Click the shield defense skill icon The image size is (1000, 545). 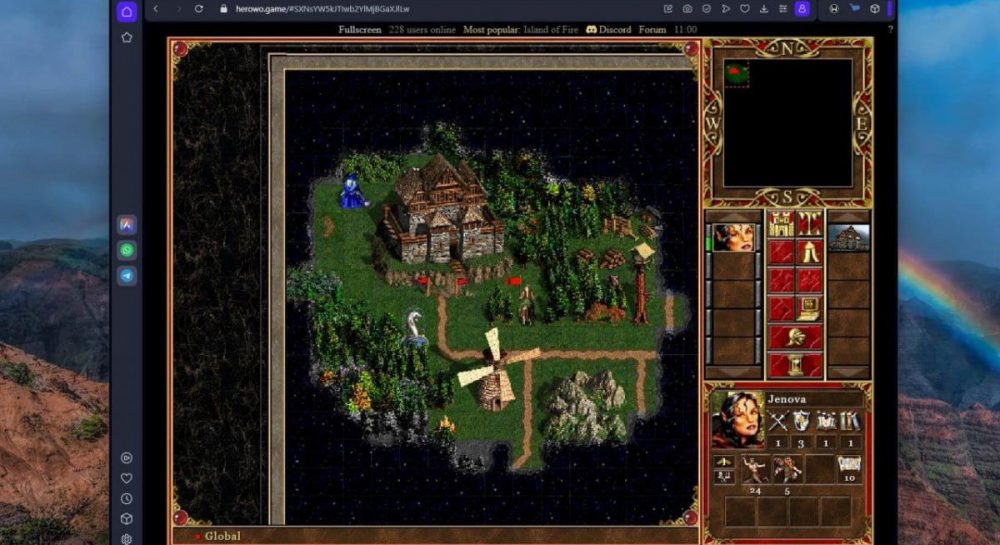coord(801,422)
